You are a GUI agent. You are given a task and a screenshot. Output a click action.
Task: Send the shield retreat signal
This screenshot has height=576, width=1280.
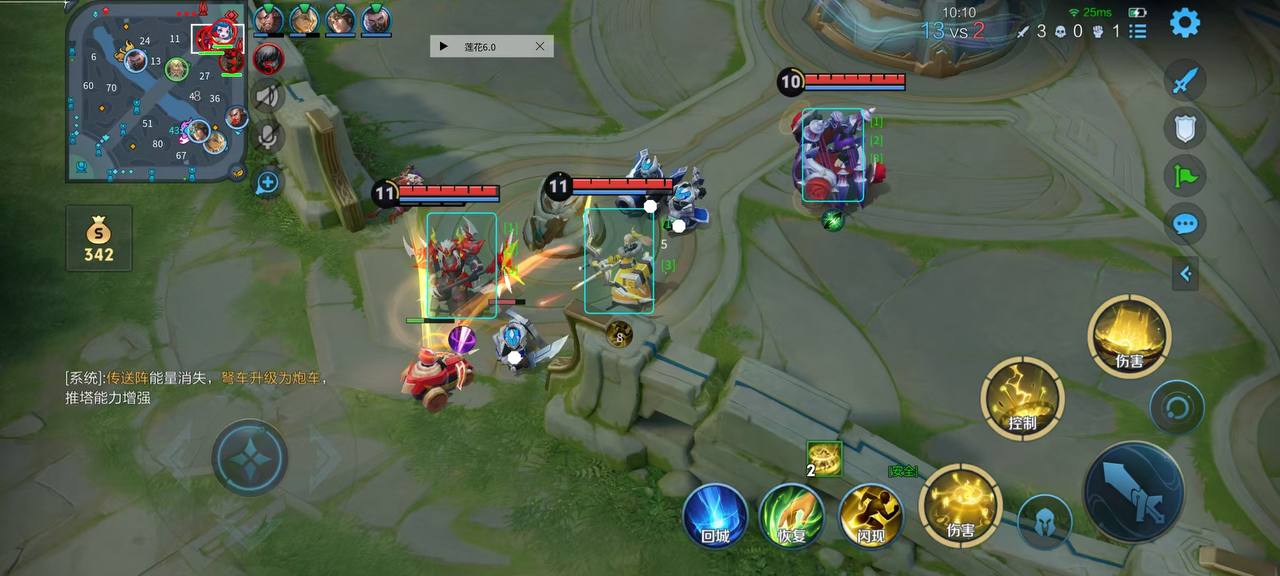pyautogui.click(x=1185, y=128)
